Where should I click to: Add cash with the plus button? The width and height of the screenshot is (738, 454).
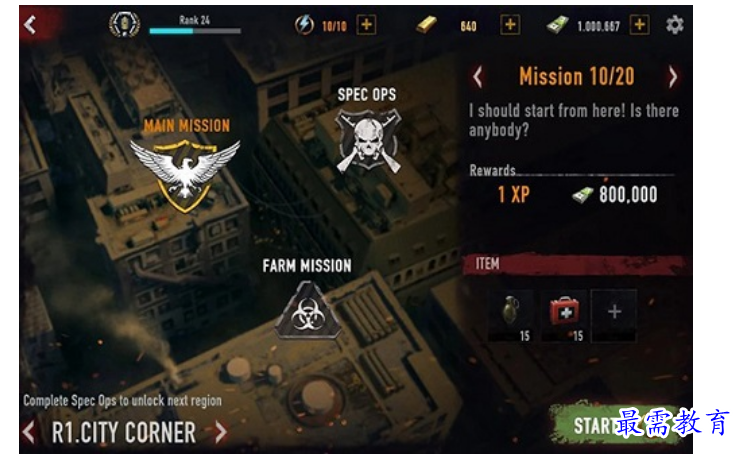tap(639, 25)
